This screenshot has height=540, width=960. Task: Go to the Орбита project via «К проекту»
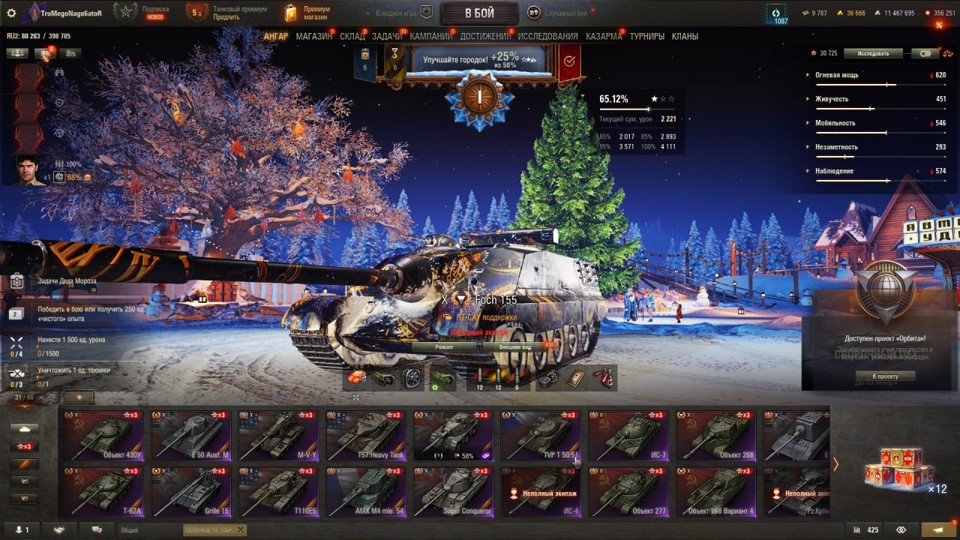pos(886,376)
